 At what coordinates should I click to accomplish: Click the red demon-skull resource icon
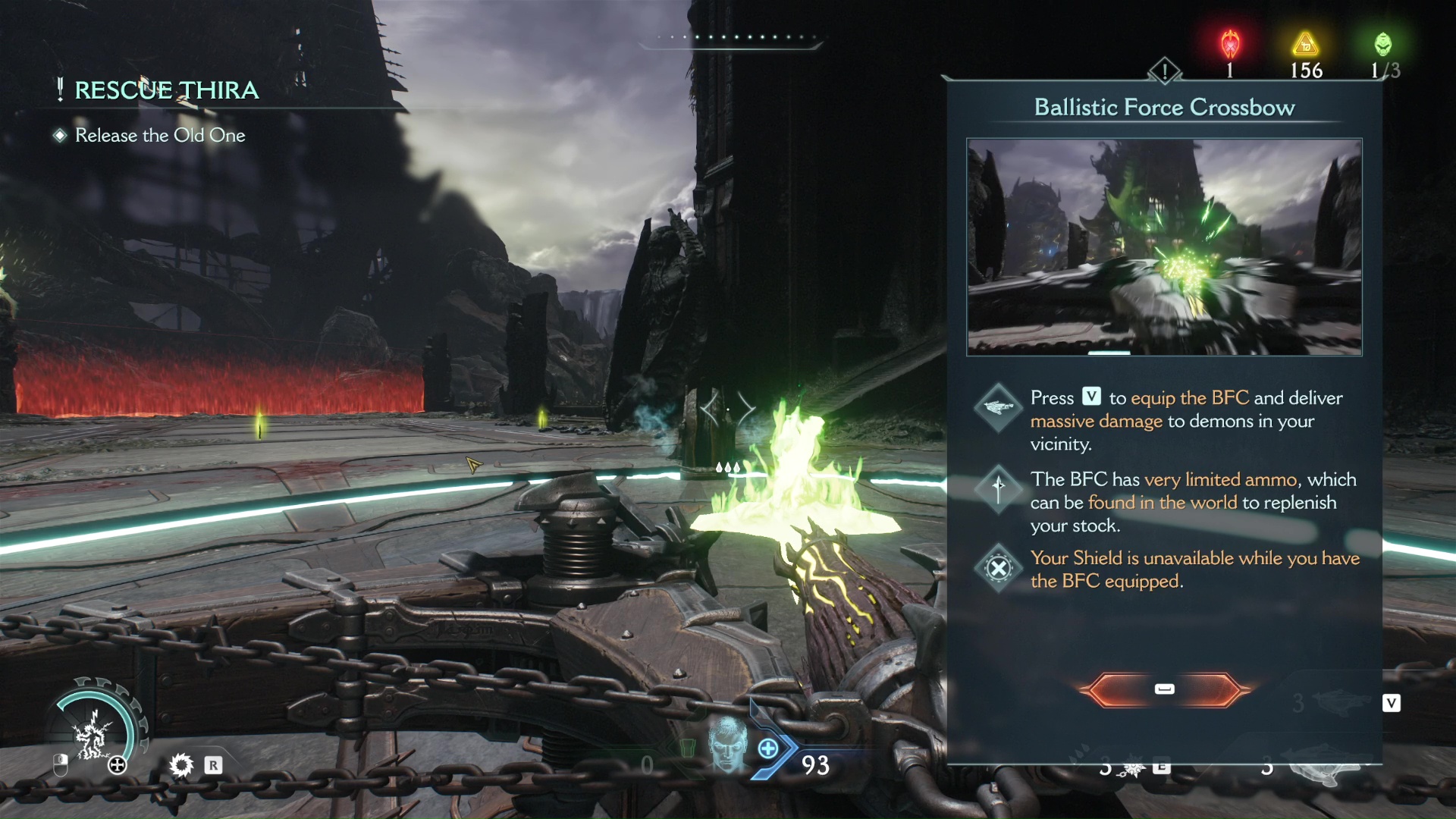[1230, 45]
